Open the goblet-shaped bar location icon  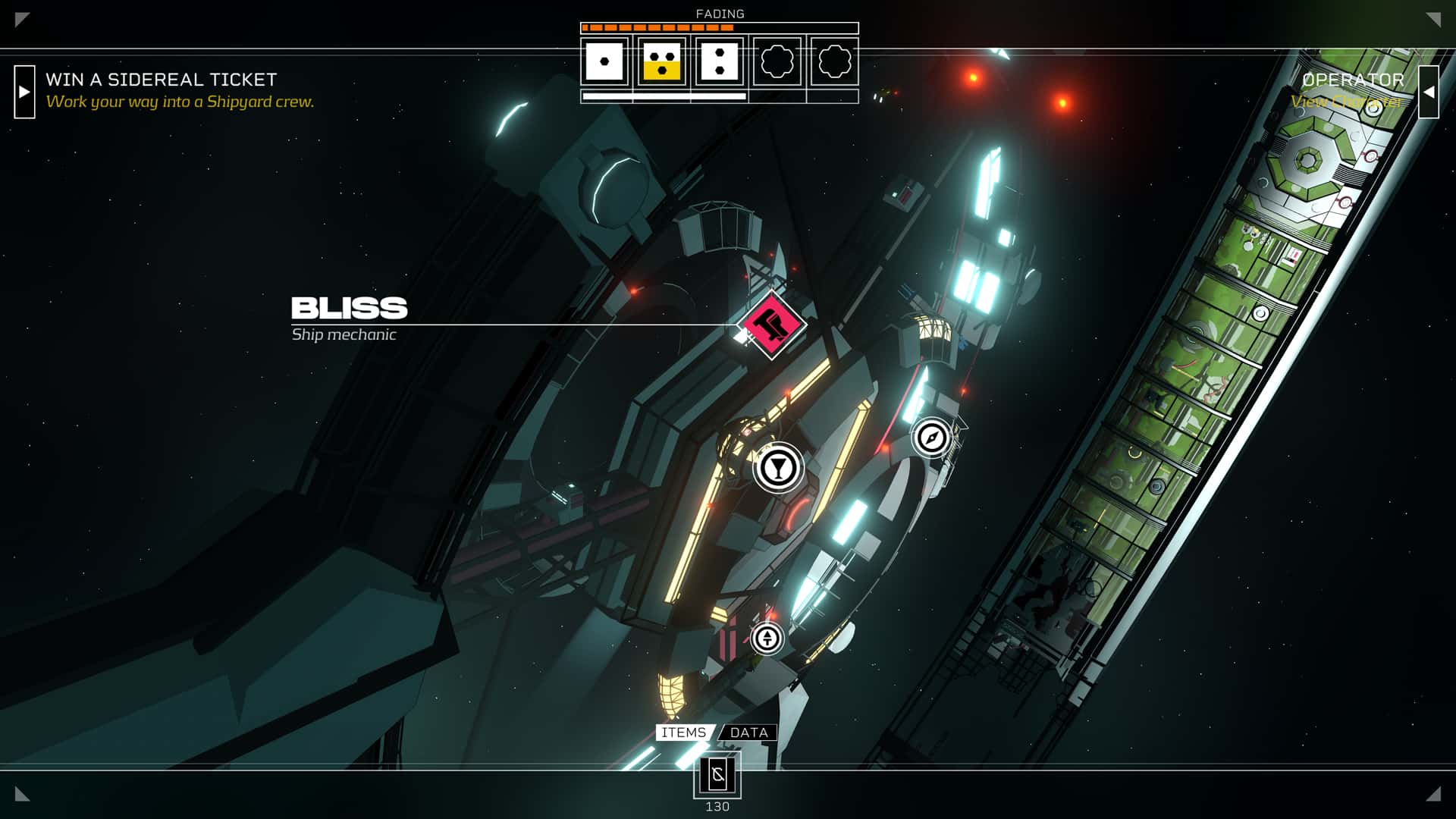tap(777, 468)
